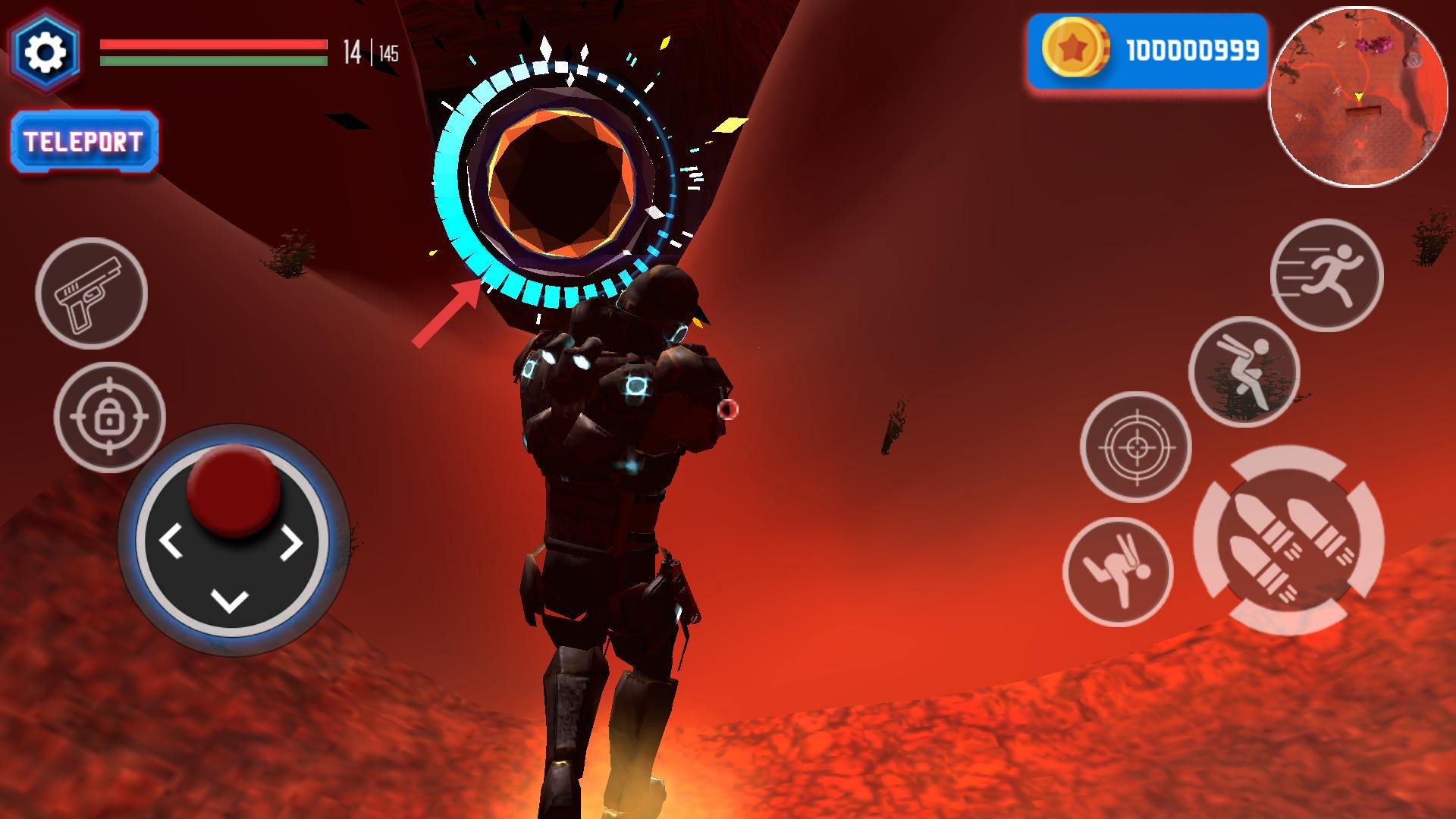Tap the jump action button

click(x=1244, y=372)
